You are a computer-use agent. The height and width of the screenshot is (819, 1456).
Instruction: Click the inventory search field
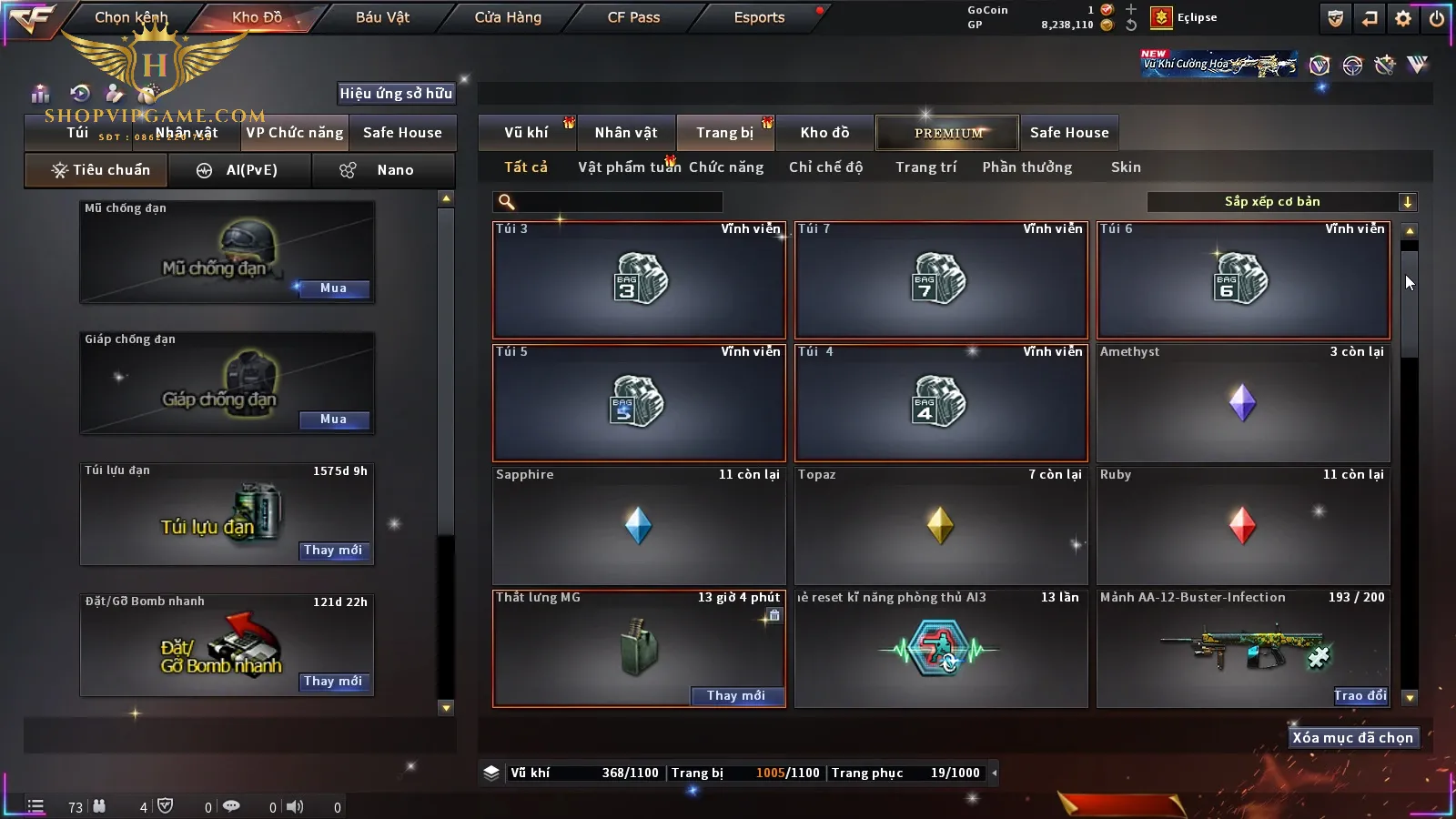click(610, 202)
